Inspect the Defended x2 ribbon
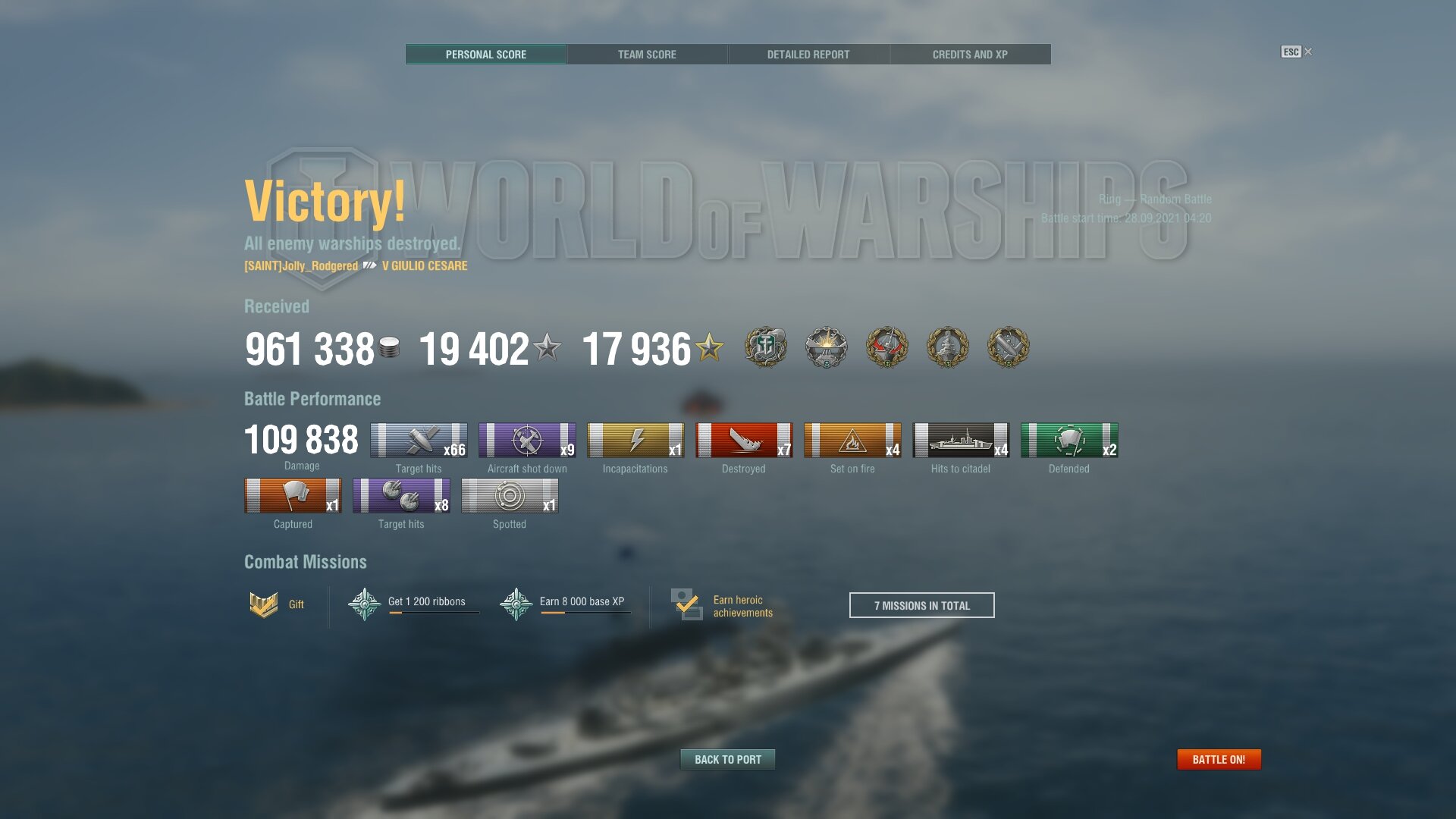 (1069, 441)
